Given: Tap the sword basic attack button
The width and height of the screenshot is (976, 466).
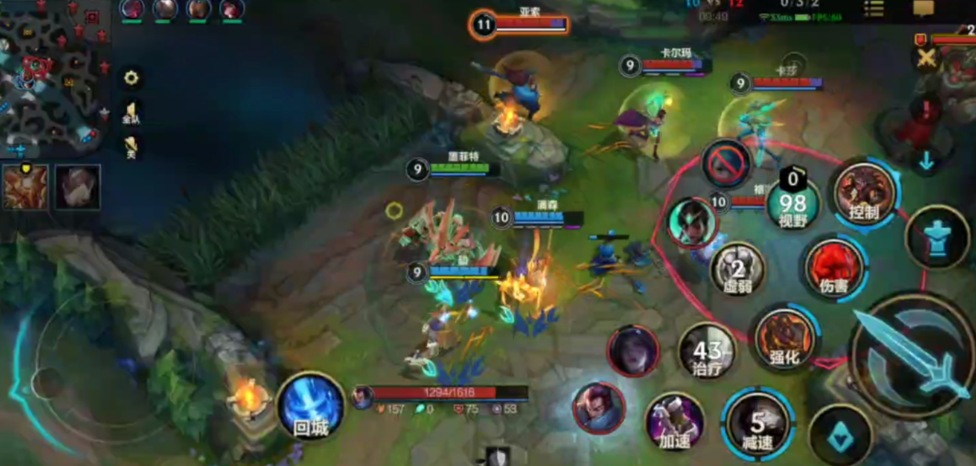Looking at the screenshot, I should pos(912,355).
